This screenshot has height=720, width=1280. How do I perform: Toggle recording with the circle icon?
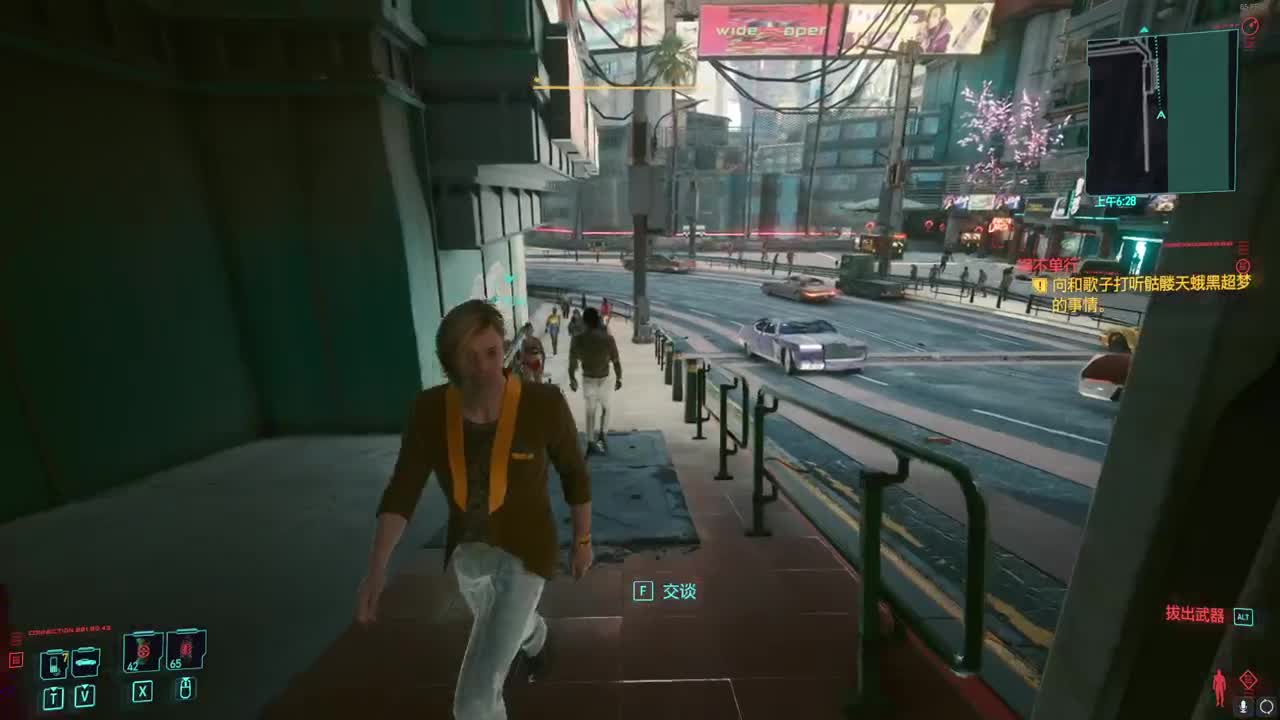tap(1266, 706)
